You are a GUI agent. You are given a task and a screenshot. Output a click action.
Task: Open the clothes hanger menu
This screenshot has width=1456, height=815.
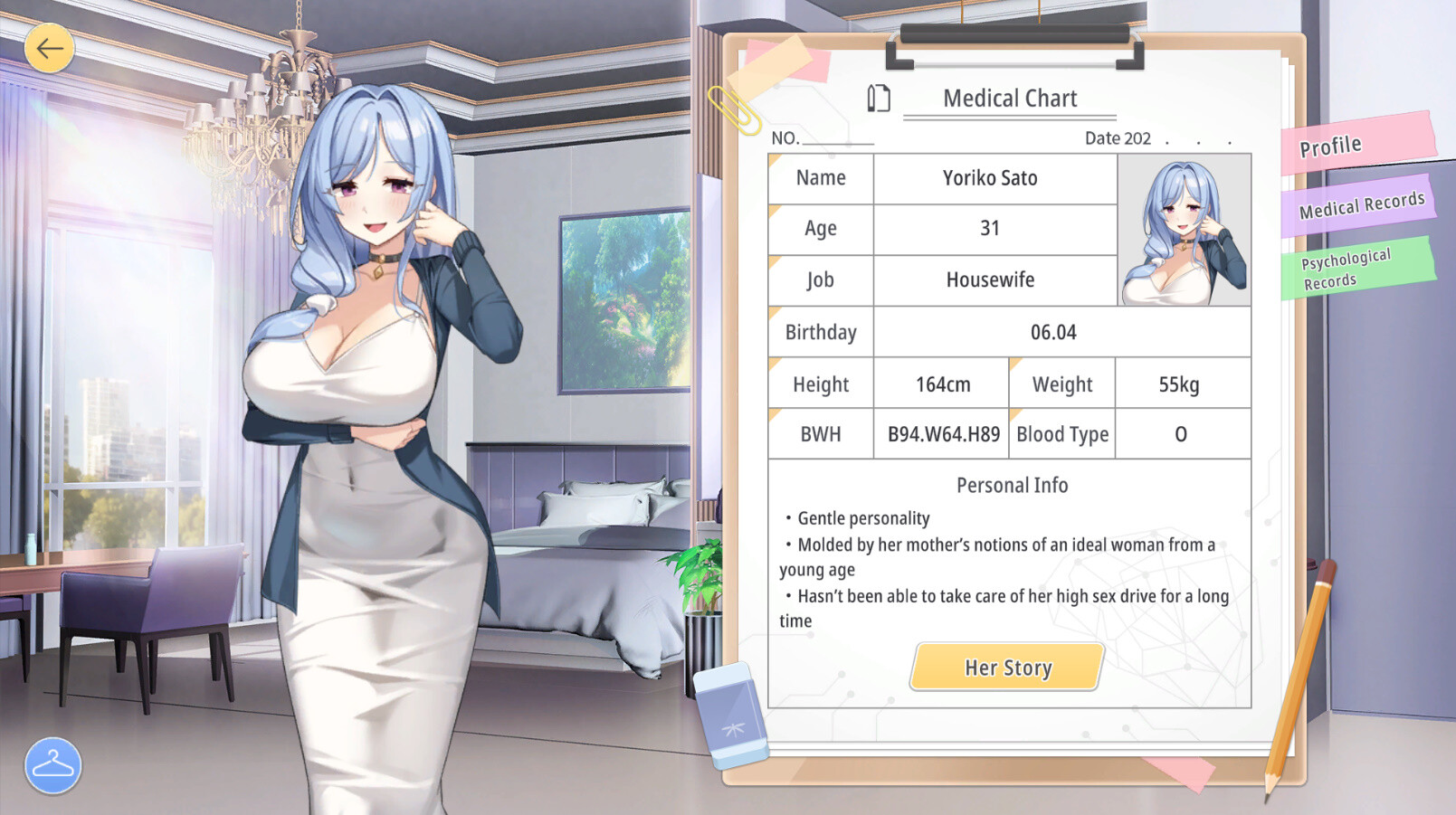(x=52, y=765)
